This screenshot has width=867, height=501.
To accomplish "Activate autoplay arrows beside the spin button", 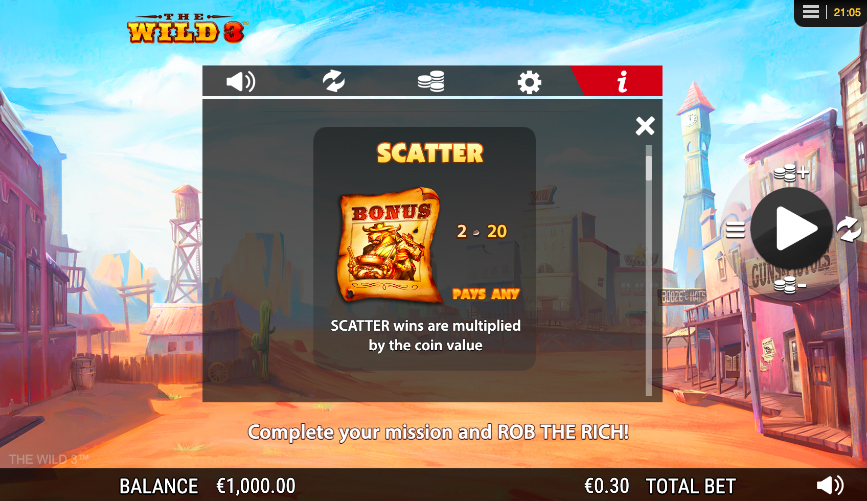I will [x=848, y=230].
